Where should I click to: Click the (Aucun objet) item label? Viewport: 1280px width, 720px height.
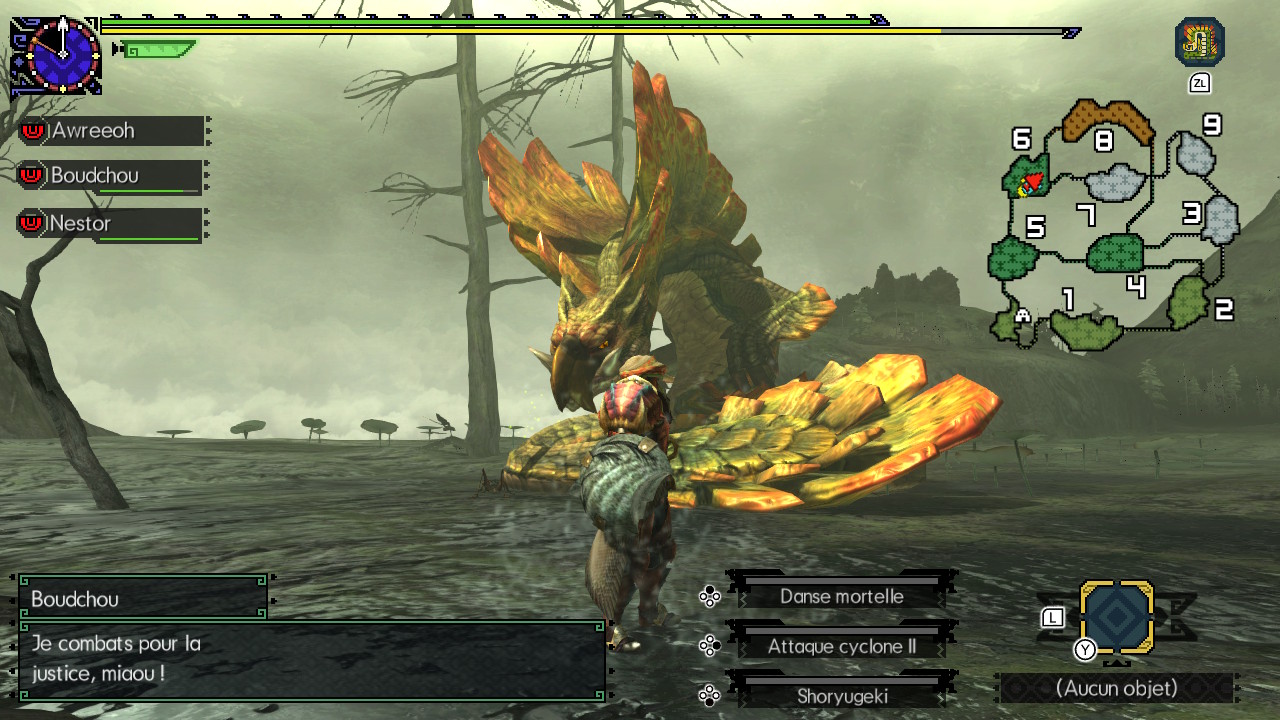[x=1116, y=688]
